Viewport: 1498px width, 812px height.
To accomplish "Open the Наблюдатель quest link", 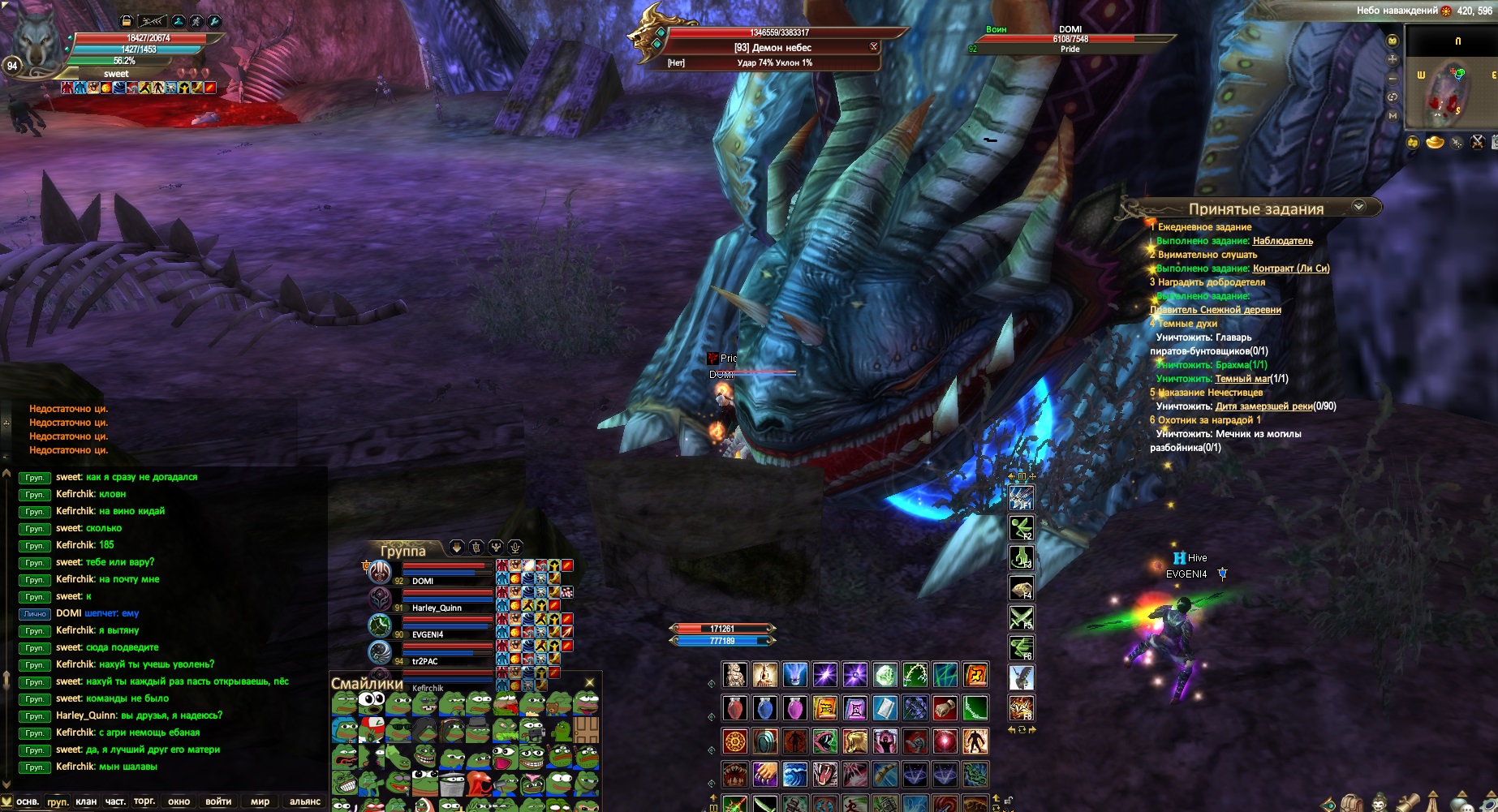I will pos(1283,241).
